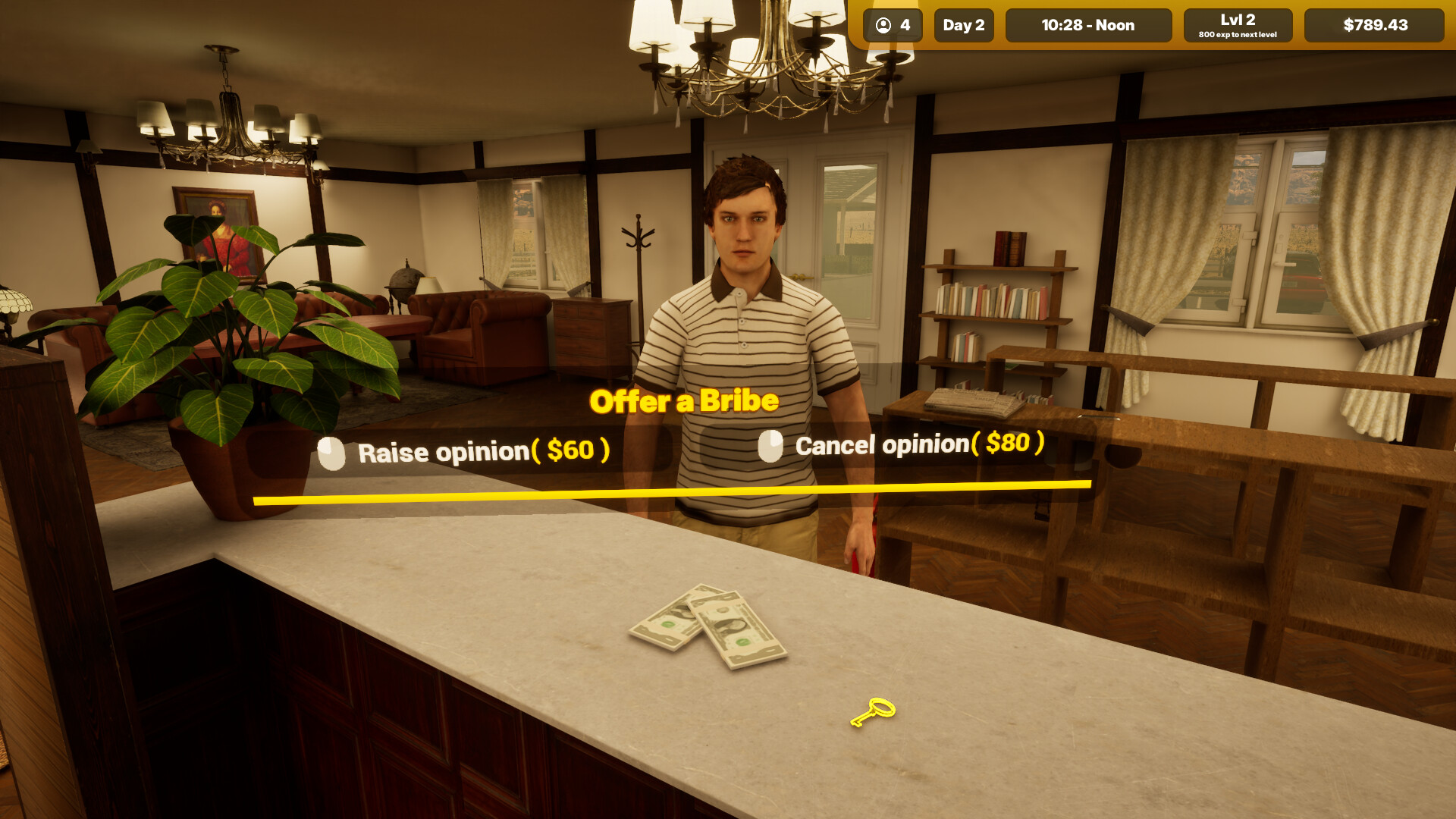1456x819 pixels.
Task: Expand the level progress details under Lvl 2
Action: click(x=1238, y=33)
